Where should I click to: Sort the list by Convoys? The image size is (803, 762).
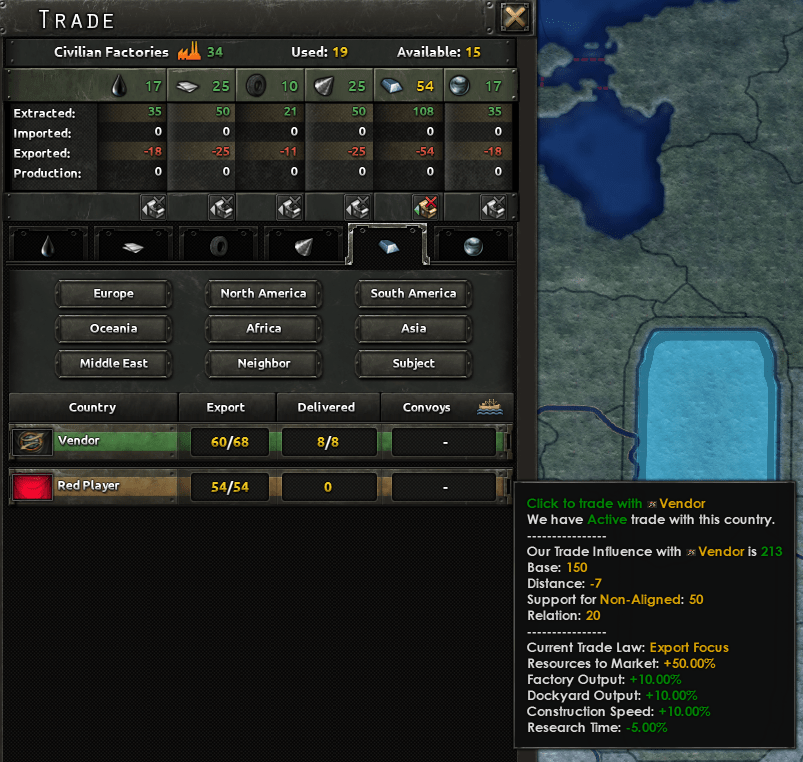point(427,408)
